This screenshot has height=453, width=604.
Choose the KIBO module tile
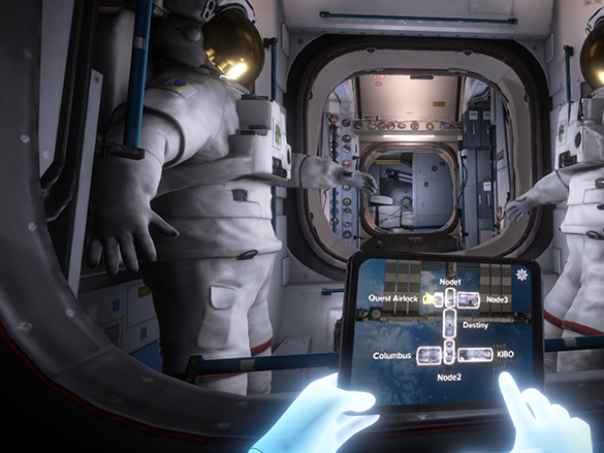point(474,353)
